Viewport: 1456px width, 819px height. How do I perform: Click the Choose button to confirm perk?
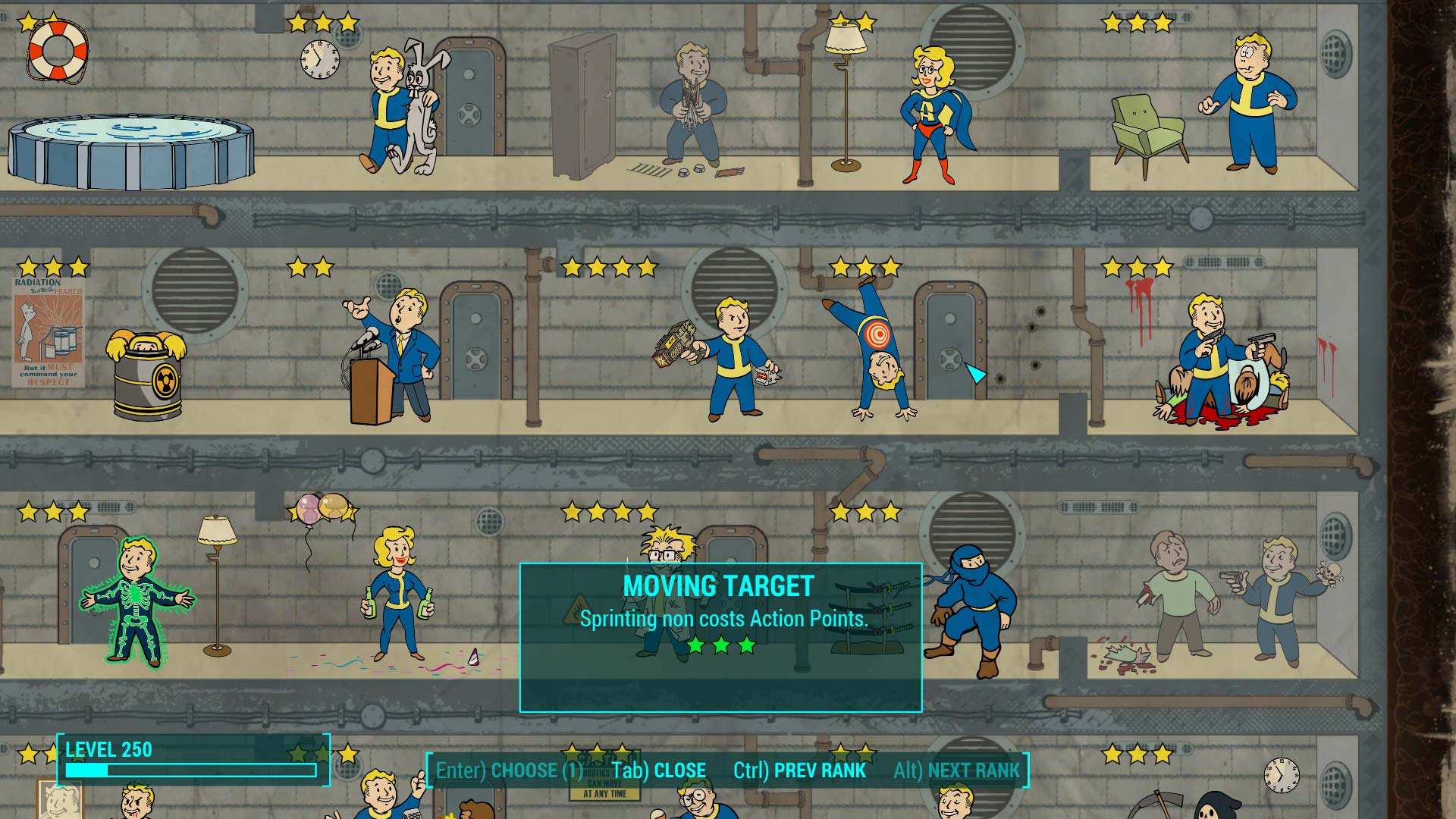(509, 770)
